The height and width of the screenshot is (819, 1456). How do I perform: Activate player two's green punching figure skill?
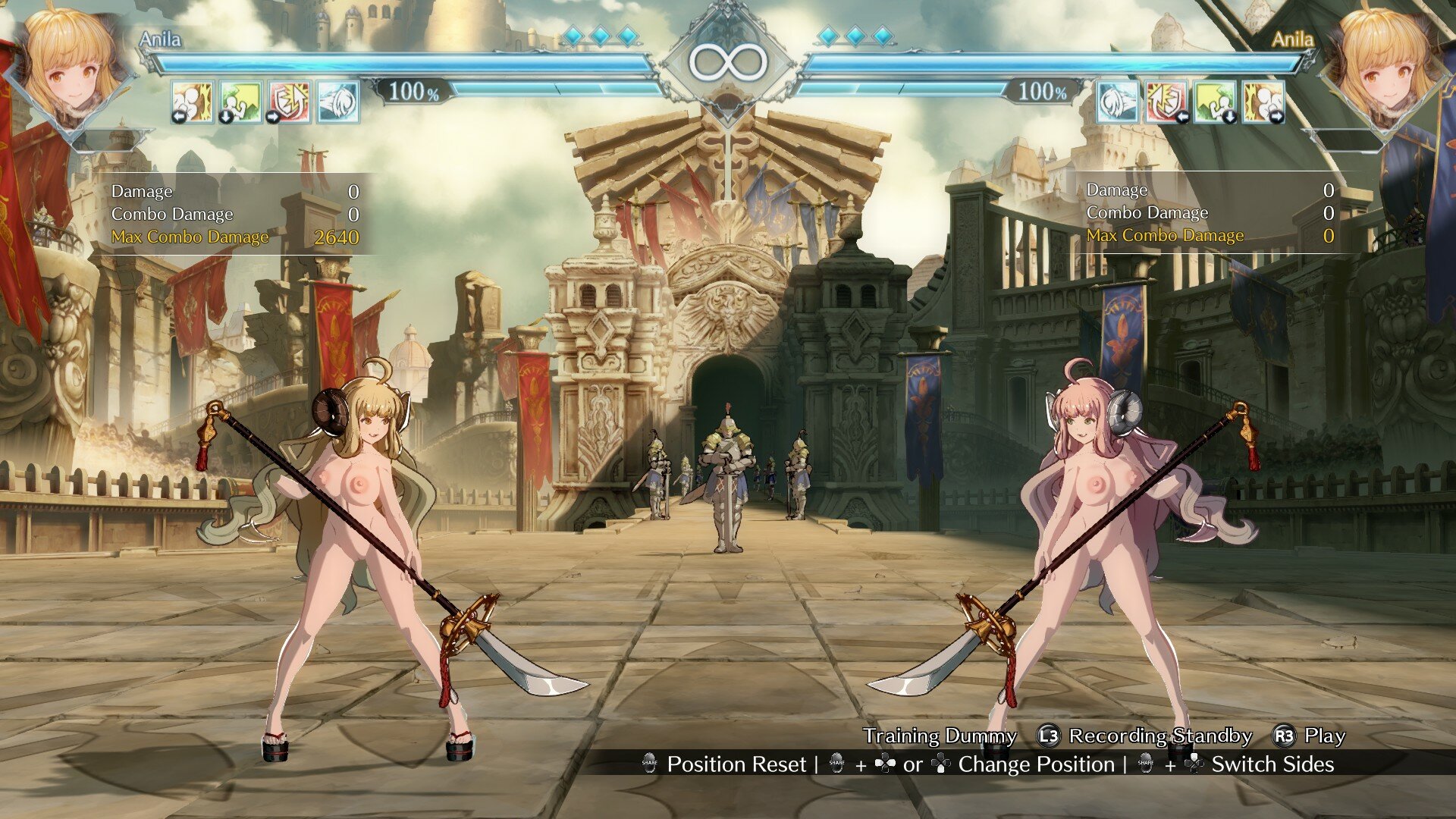(1216, 102)
